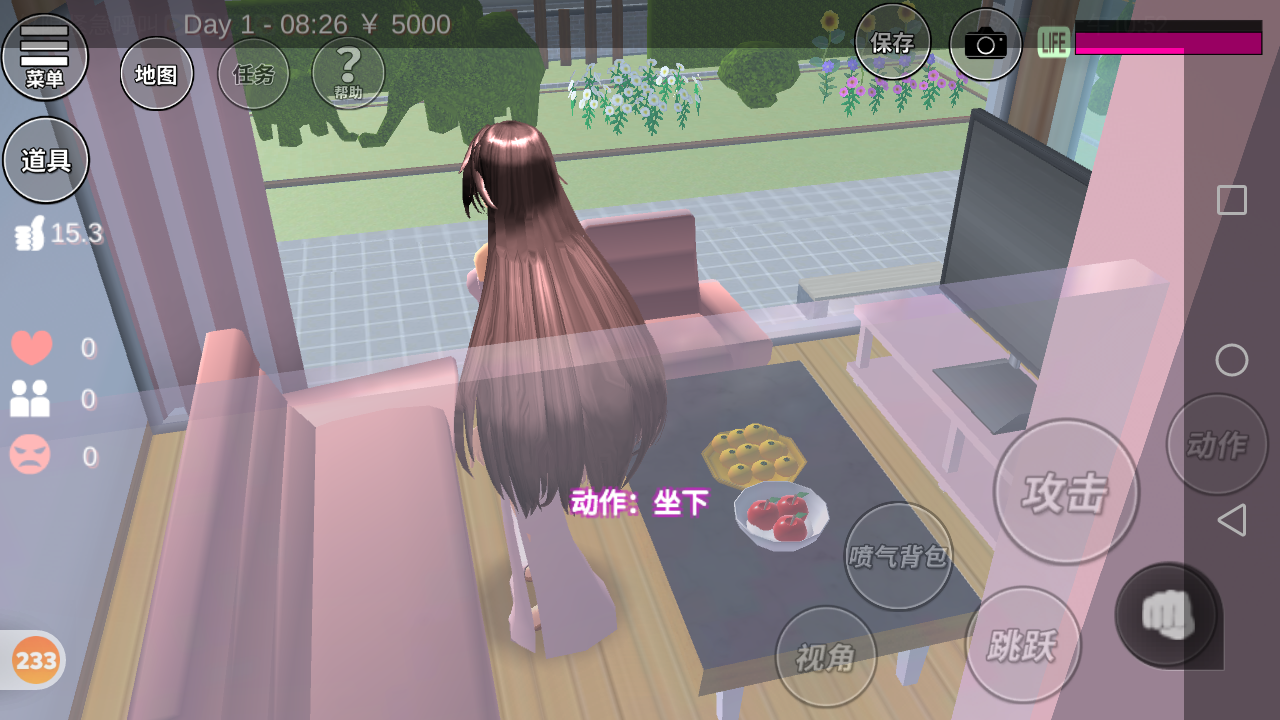Tap the Android home circle

pos(1231,360)
